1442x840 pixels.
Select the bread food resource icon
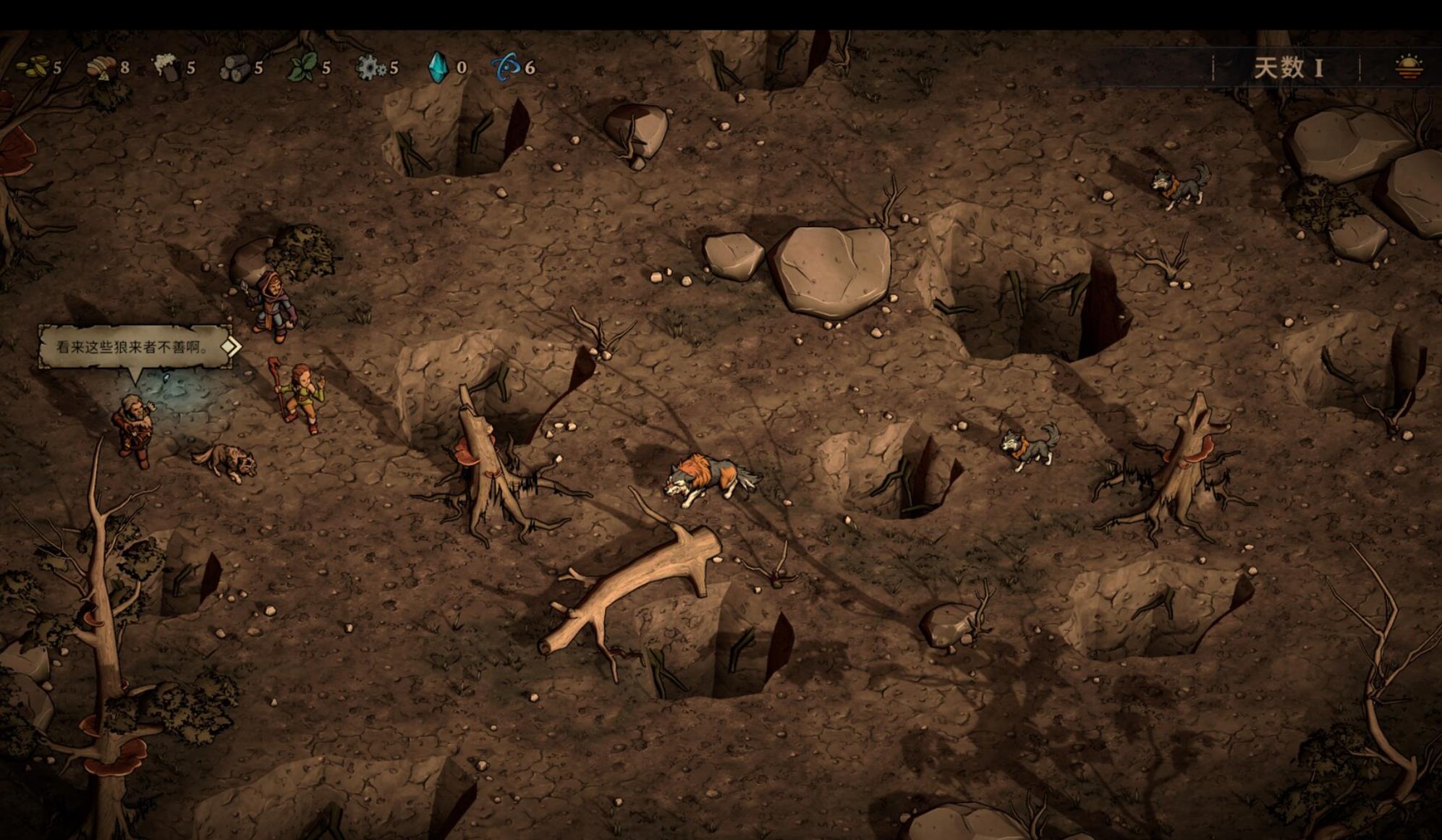click(x=101, y=67)
